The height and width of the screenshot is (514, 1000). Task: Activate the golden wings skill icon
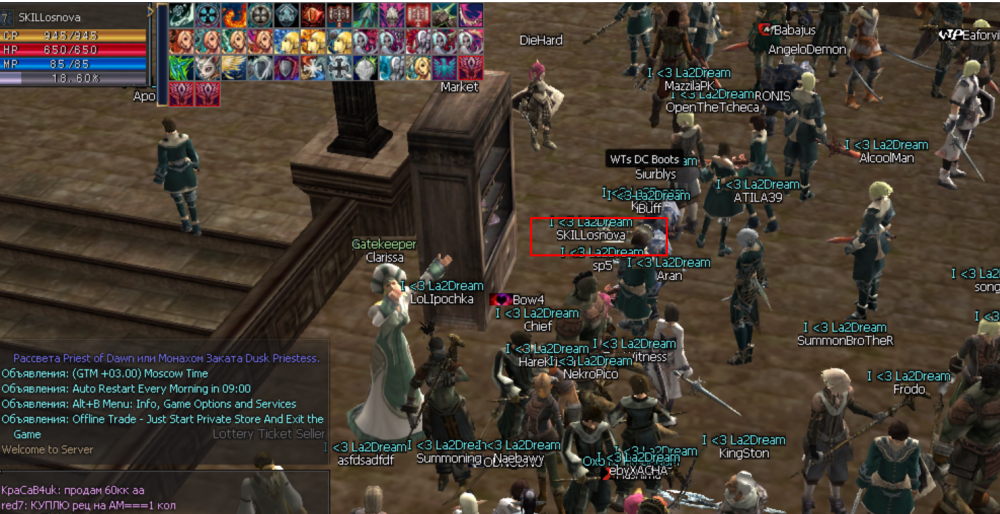(233, 67)
